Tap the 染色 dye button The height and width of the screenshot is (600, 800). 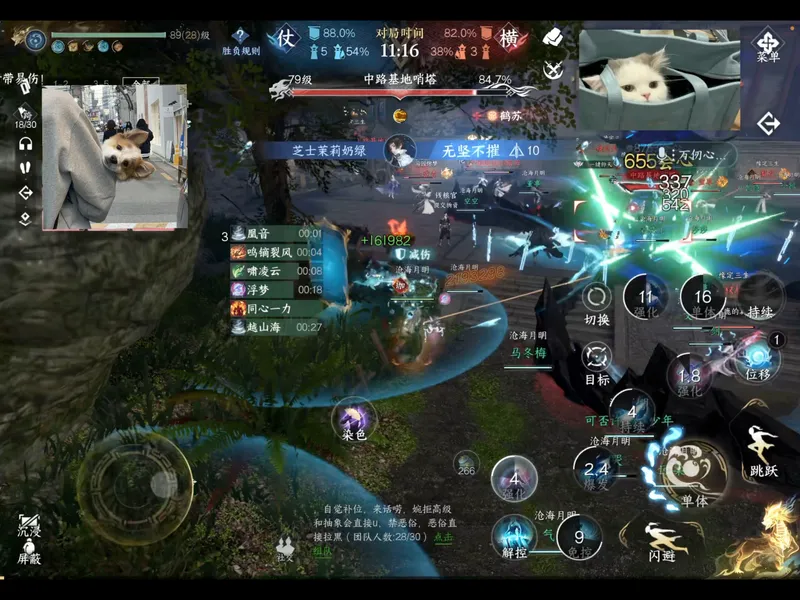[x=354, y=418]
